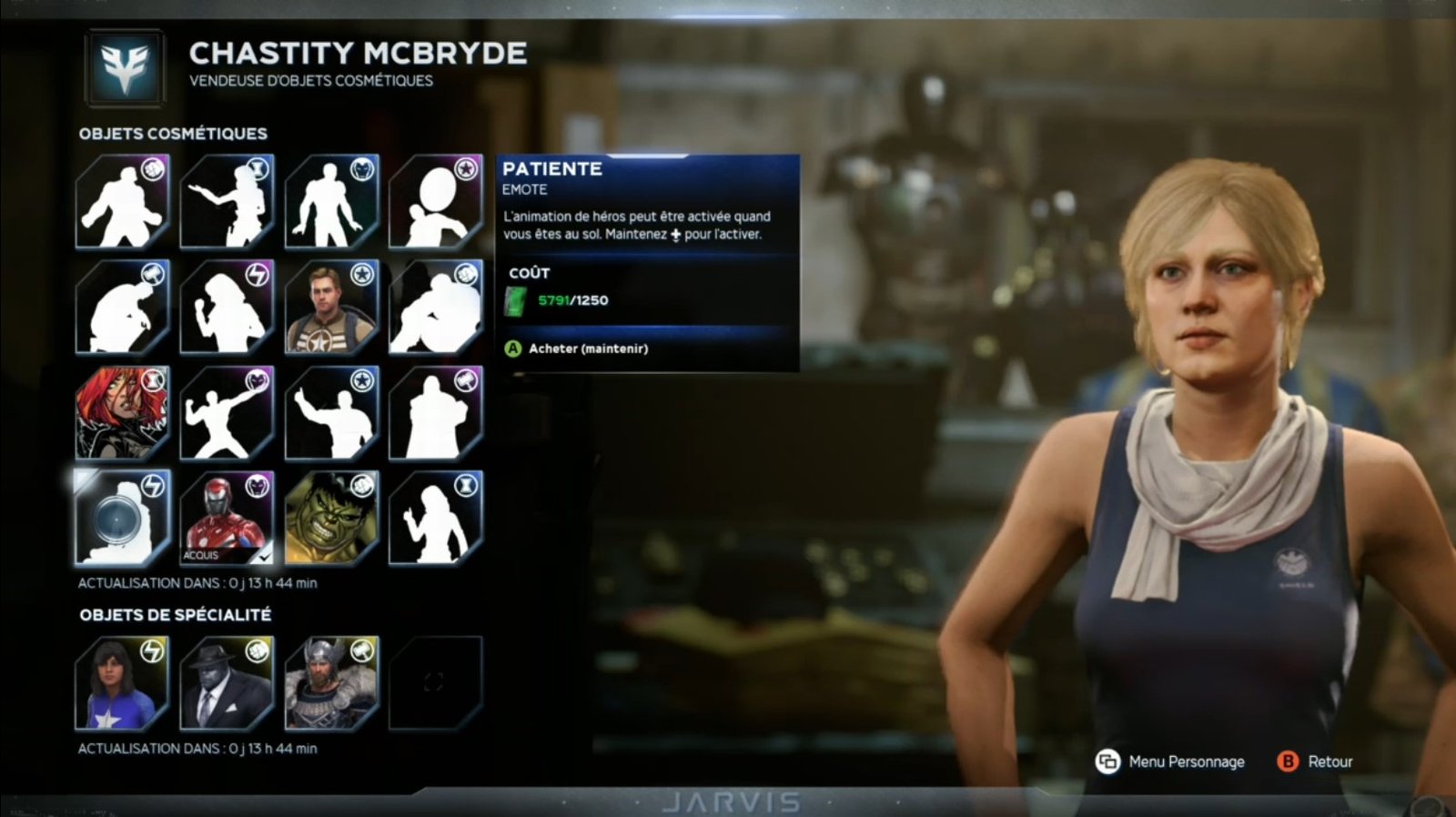Select Iron Man's throwing-pose emote
The width and height of the screenshot is (1456, 817).
227,412
